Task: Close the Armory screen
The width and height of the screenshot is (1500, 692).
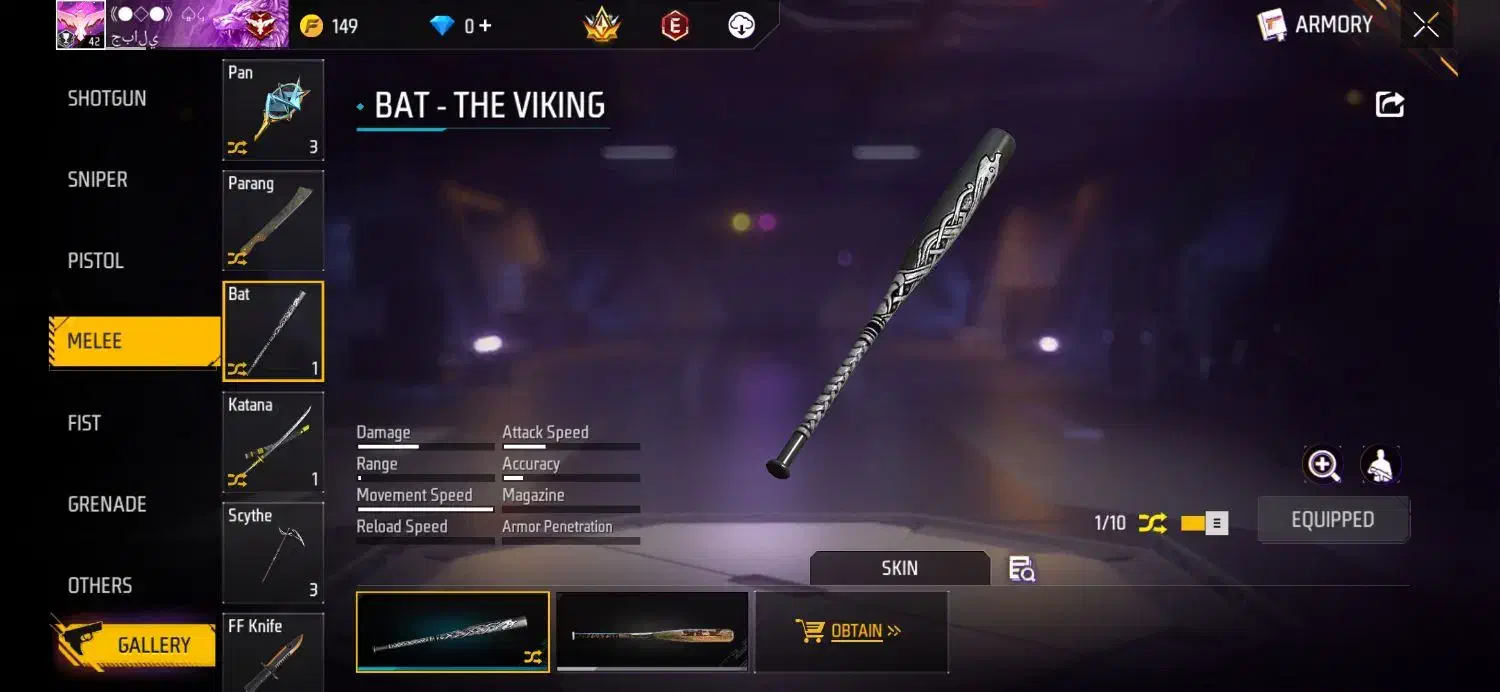Action: pos(1426,26)
